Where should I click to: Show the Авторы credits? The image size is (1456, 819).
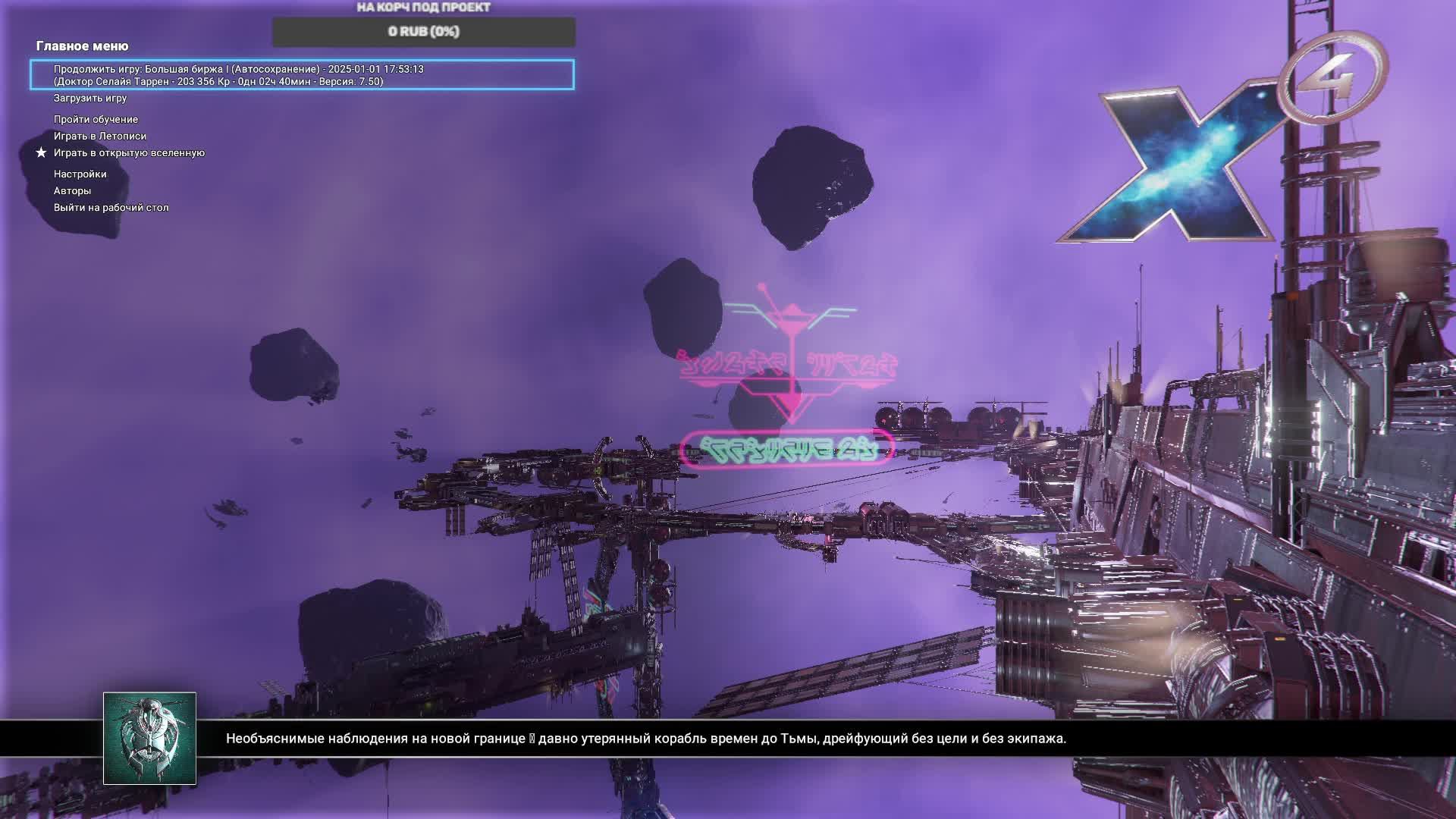(x=72, y=190)
